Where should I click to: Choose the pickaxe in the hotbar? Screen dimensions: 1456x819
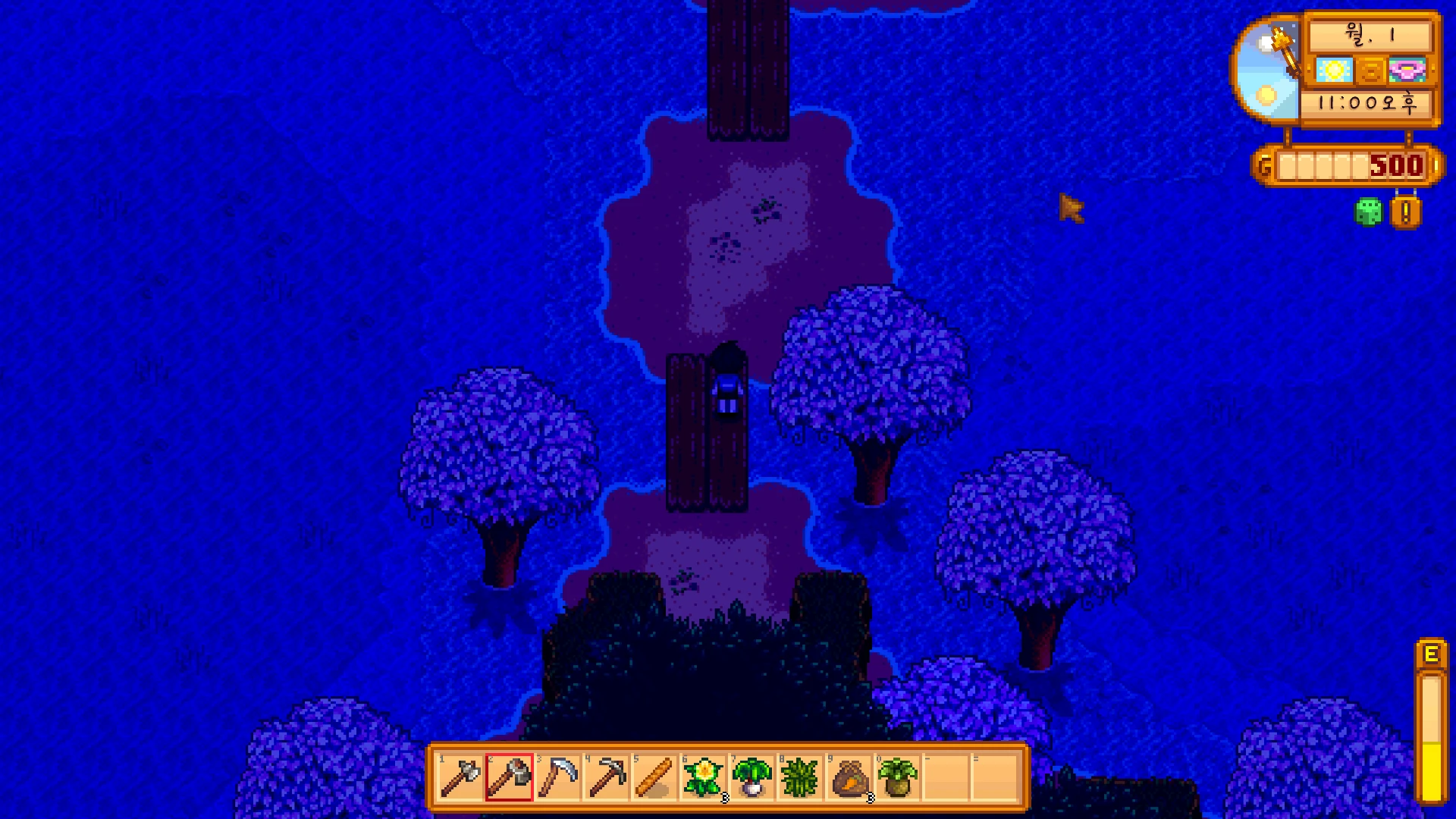click(606, 777)
